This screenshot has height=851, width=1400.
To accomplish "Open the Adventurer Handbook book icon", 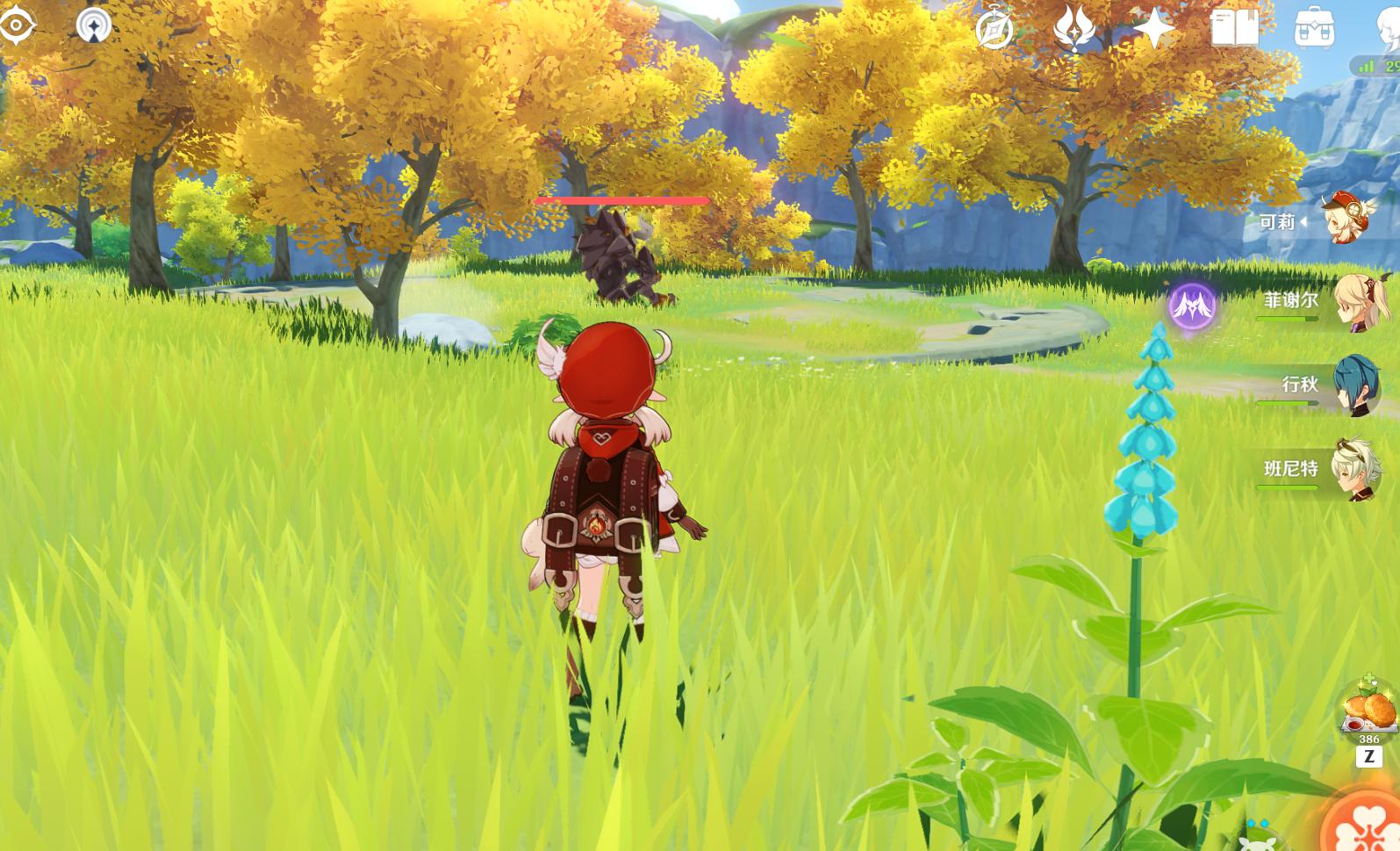I will point(1234,29).
